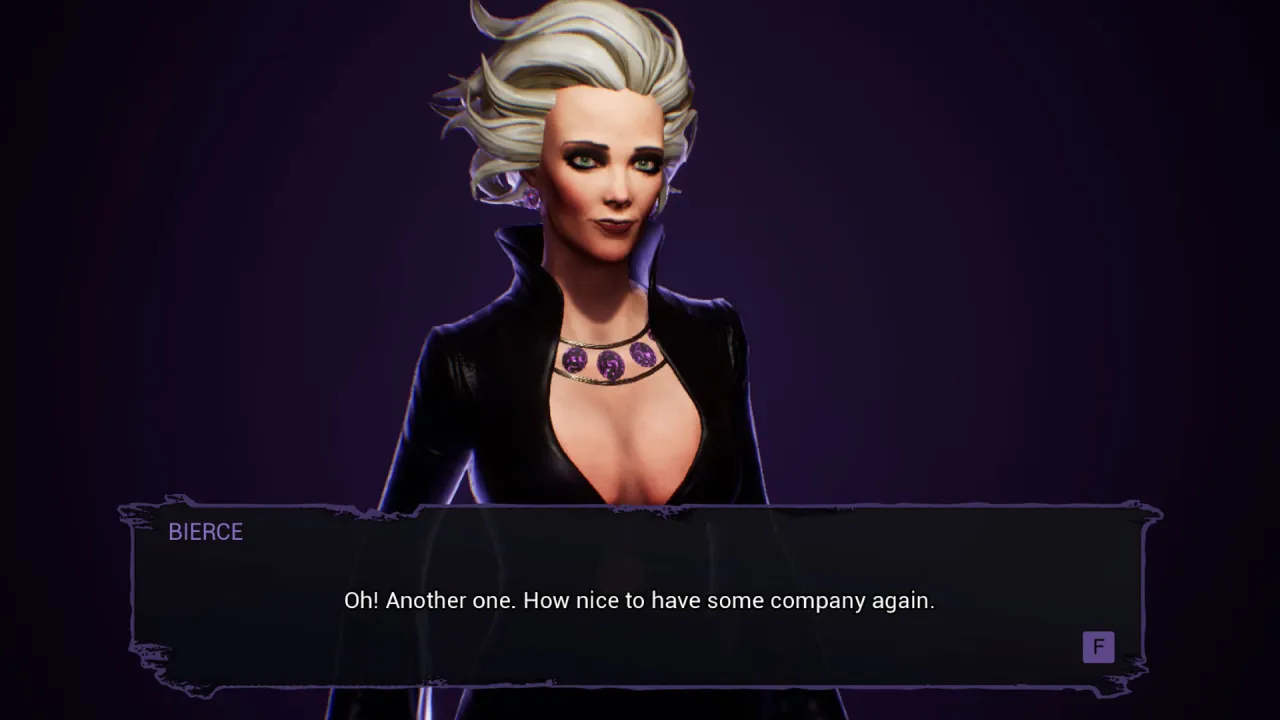Screen dimensions: 1280x720
Task: Click the BIERCE name label
Action: point(206,532)
